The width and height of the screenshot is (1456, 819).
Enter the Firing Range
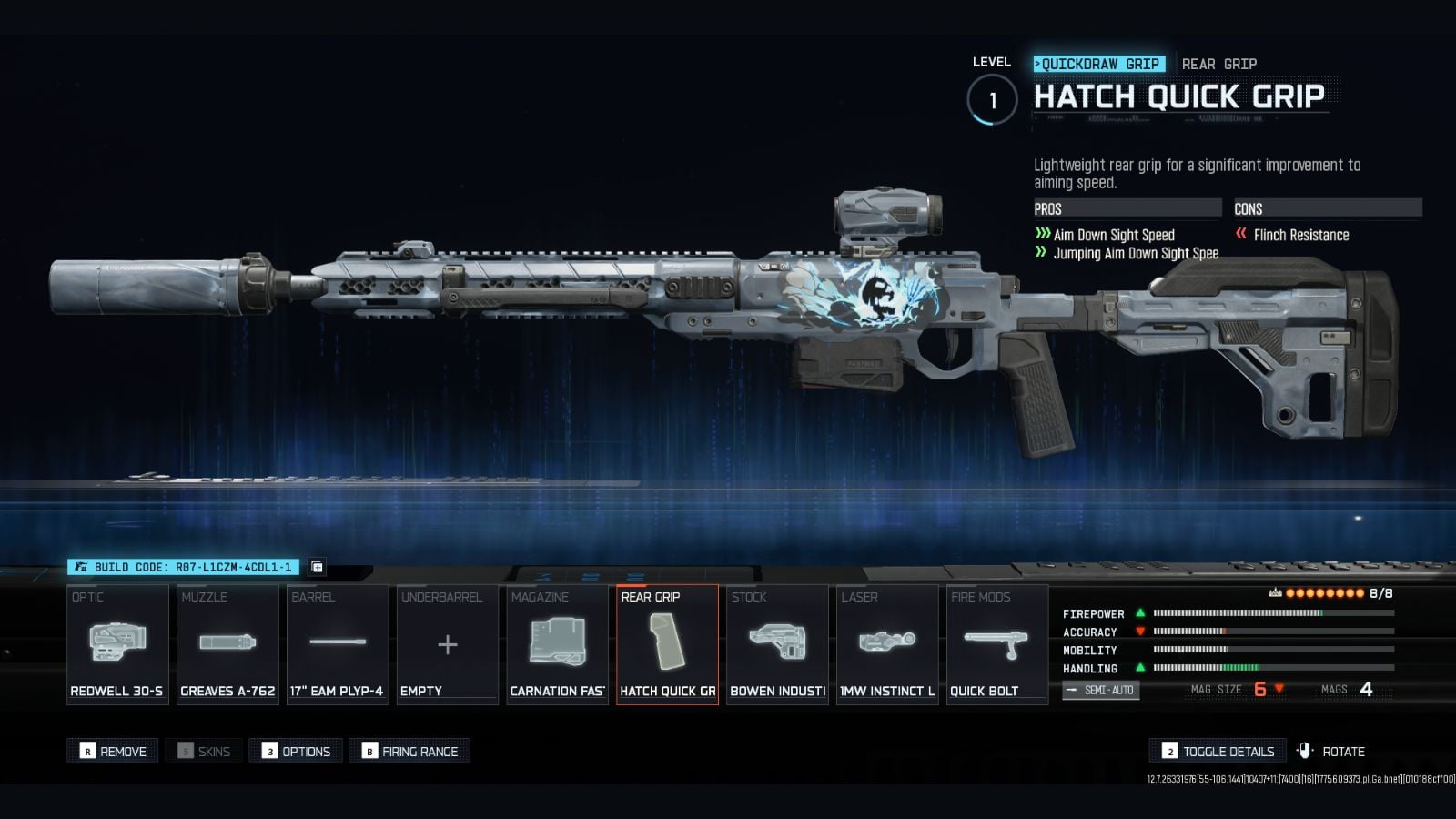click(409, 751)
